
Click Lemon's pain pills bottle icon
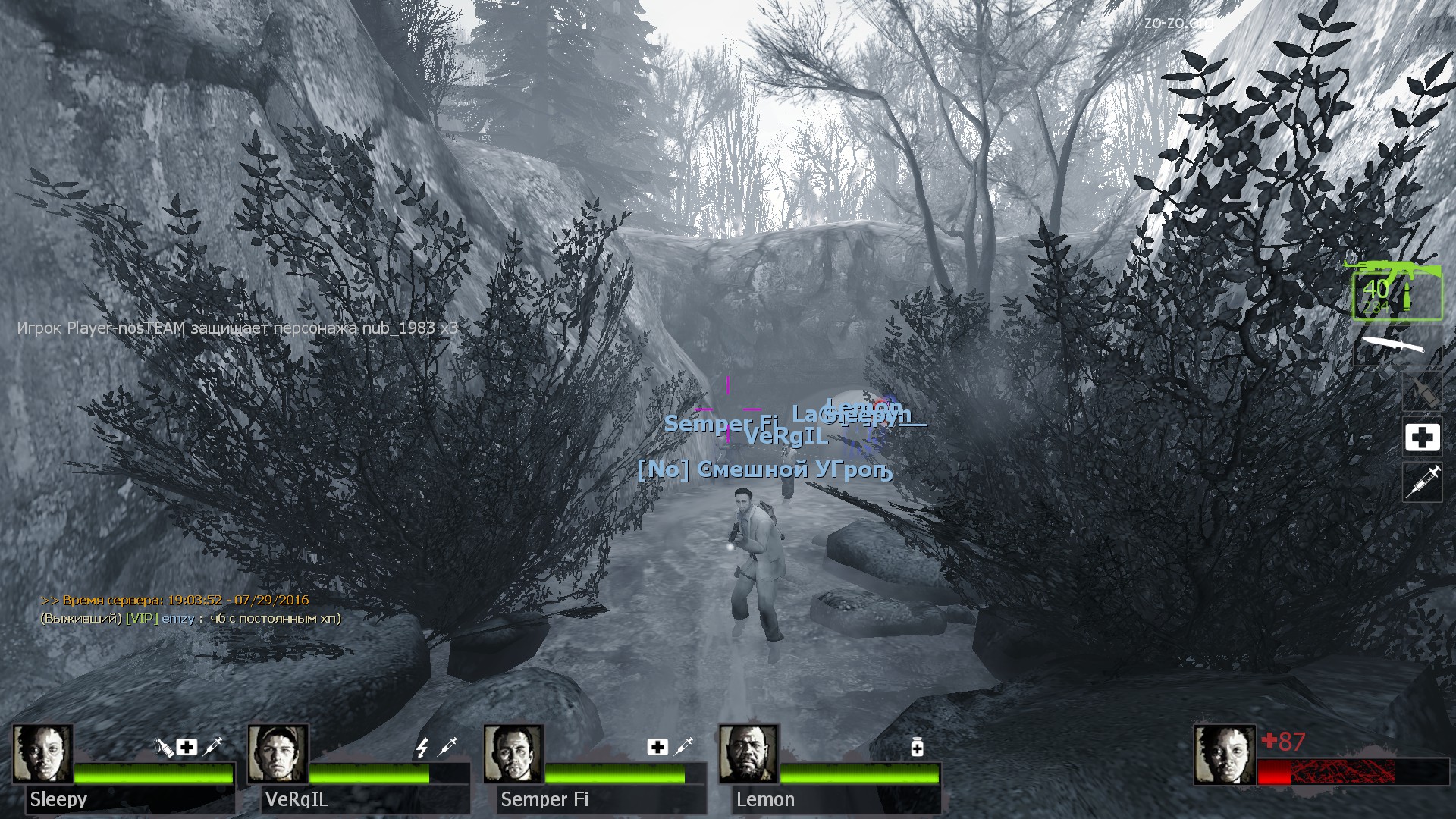coord(917,748)
